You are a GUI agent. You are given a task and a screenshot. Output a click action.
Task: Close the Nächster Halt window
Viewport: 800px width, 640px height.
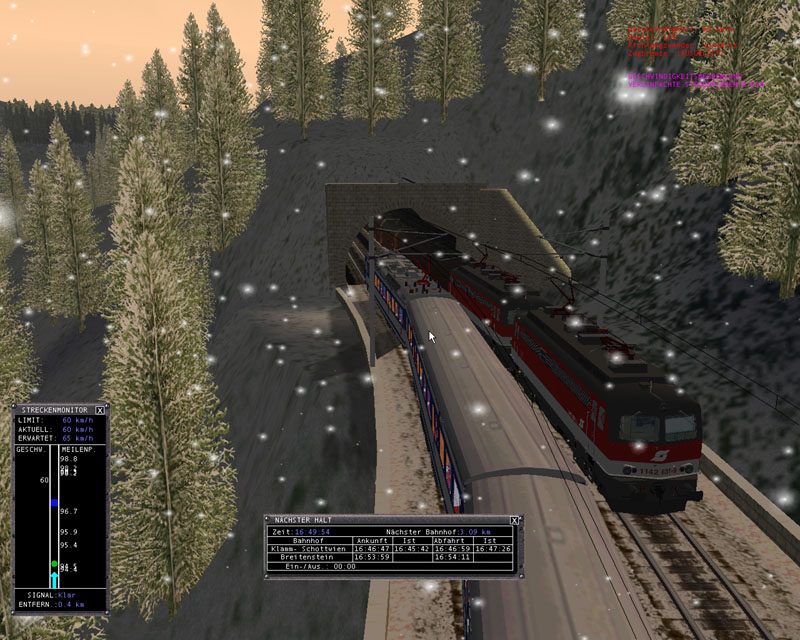tap(515, 520)
